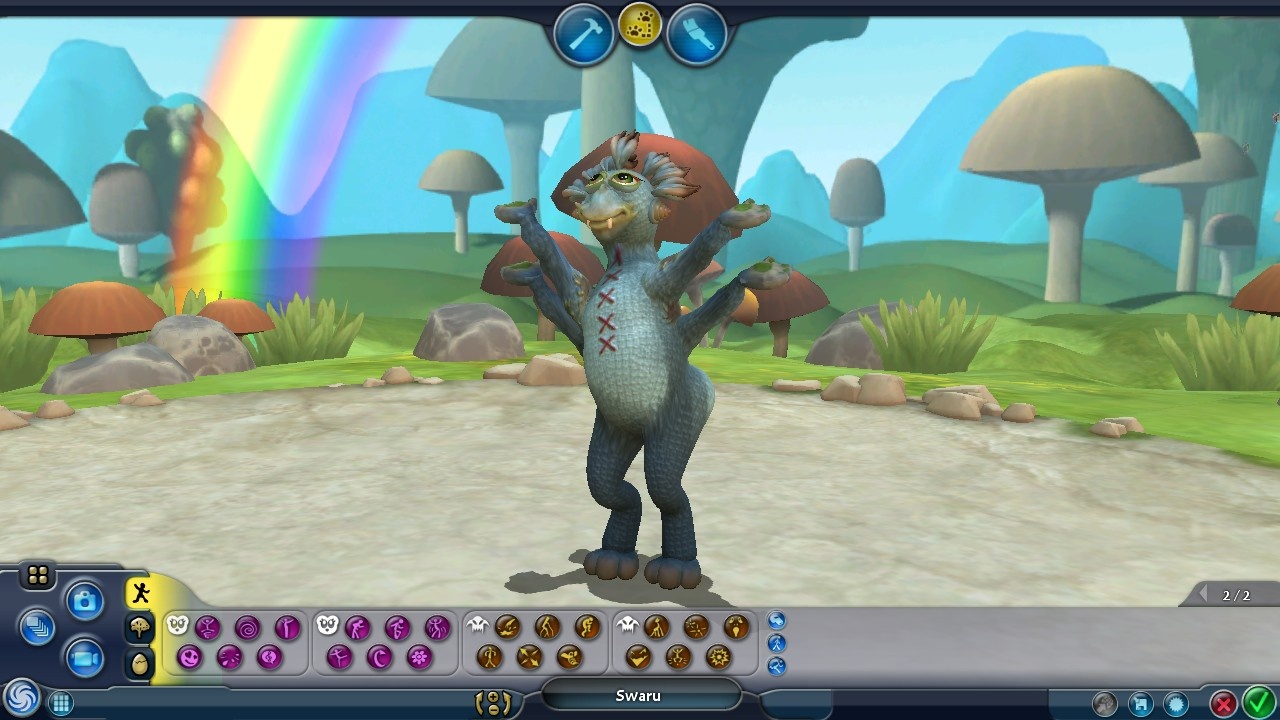The image size is (1280, 720).
Task: Open the Sporepedia grid button
Action: point(60,703)
